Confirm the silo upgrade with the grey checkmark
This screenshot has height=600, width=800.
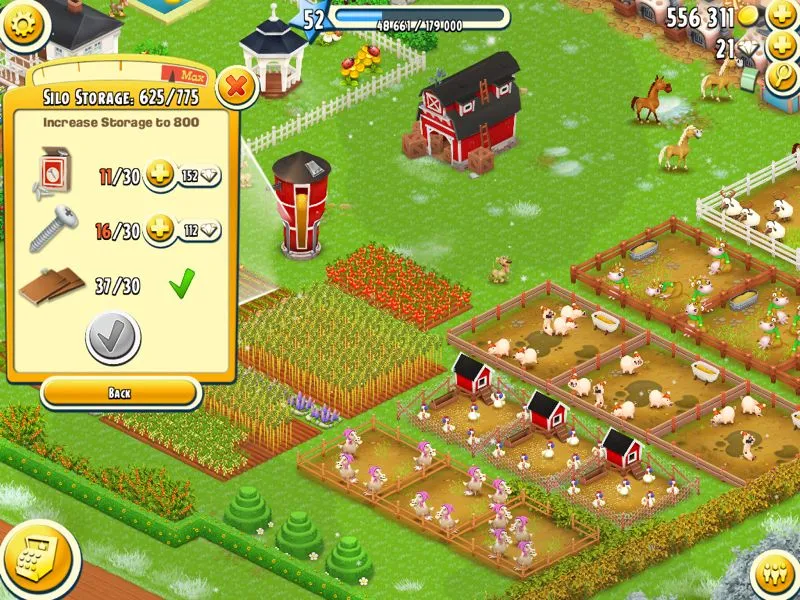113,338
